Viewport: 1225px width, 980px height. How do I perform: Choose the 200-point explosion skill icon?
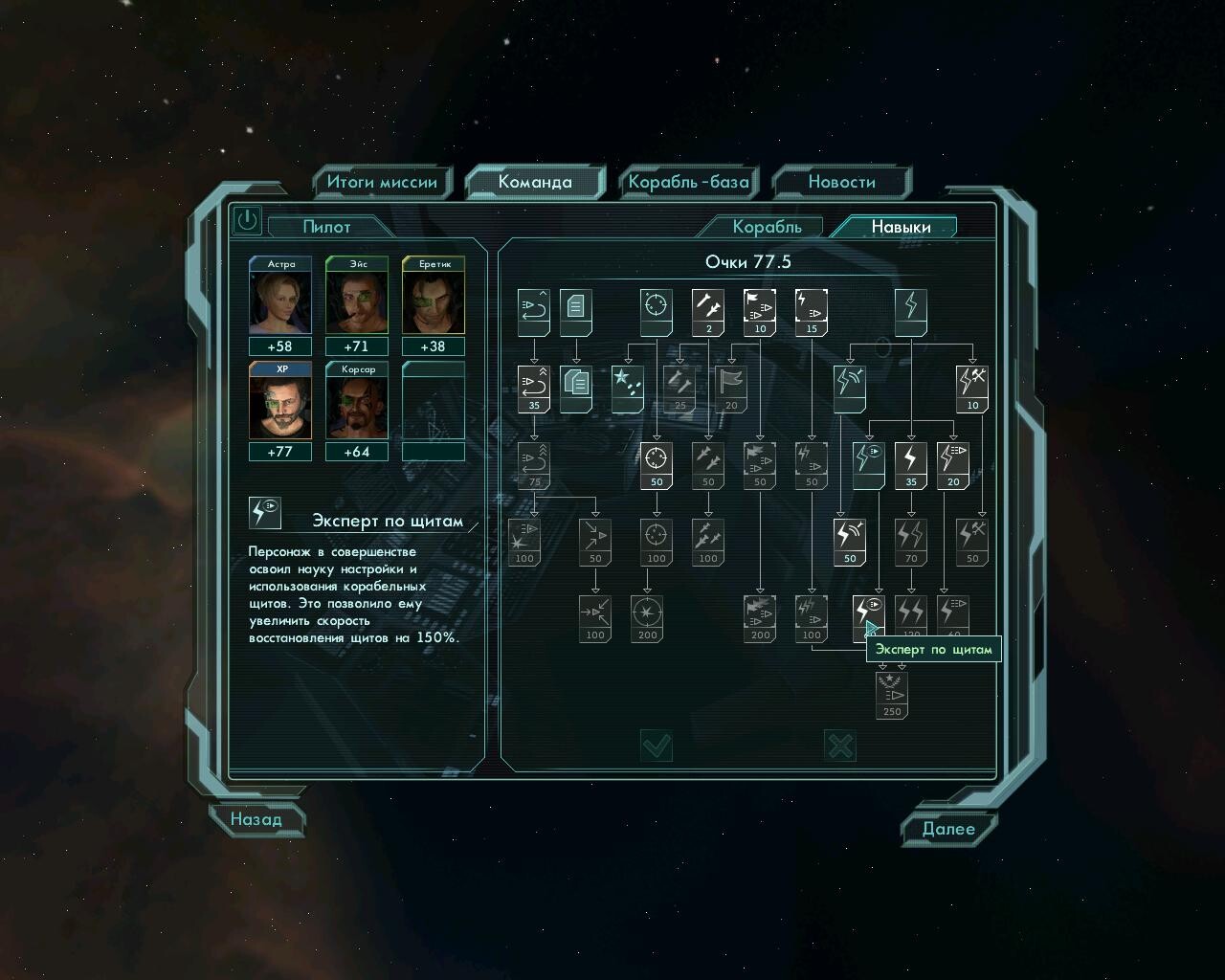(648, 617)
